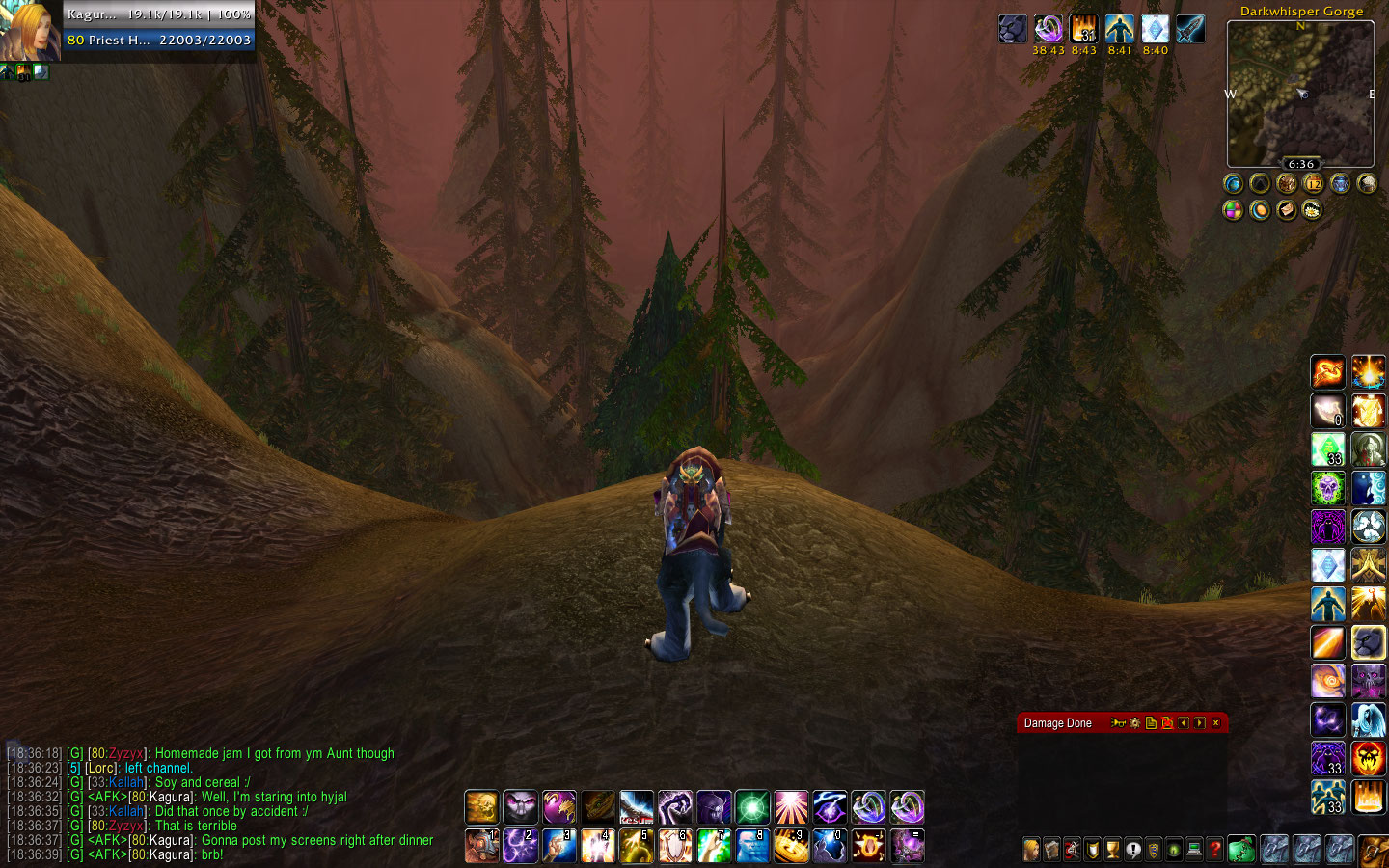Viewport: 1389px width, 868px height.
Task: Click the Kagura player portrait
Action: tap(30, 31)
